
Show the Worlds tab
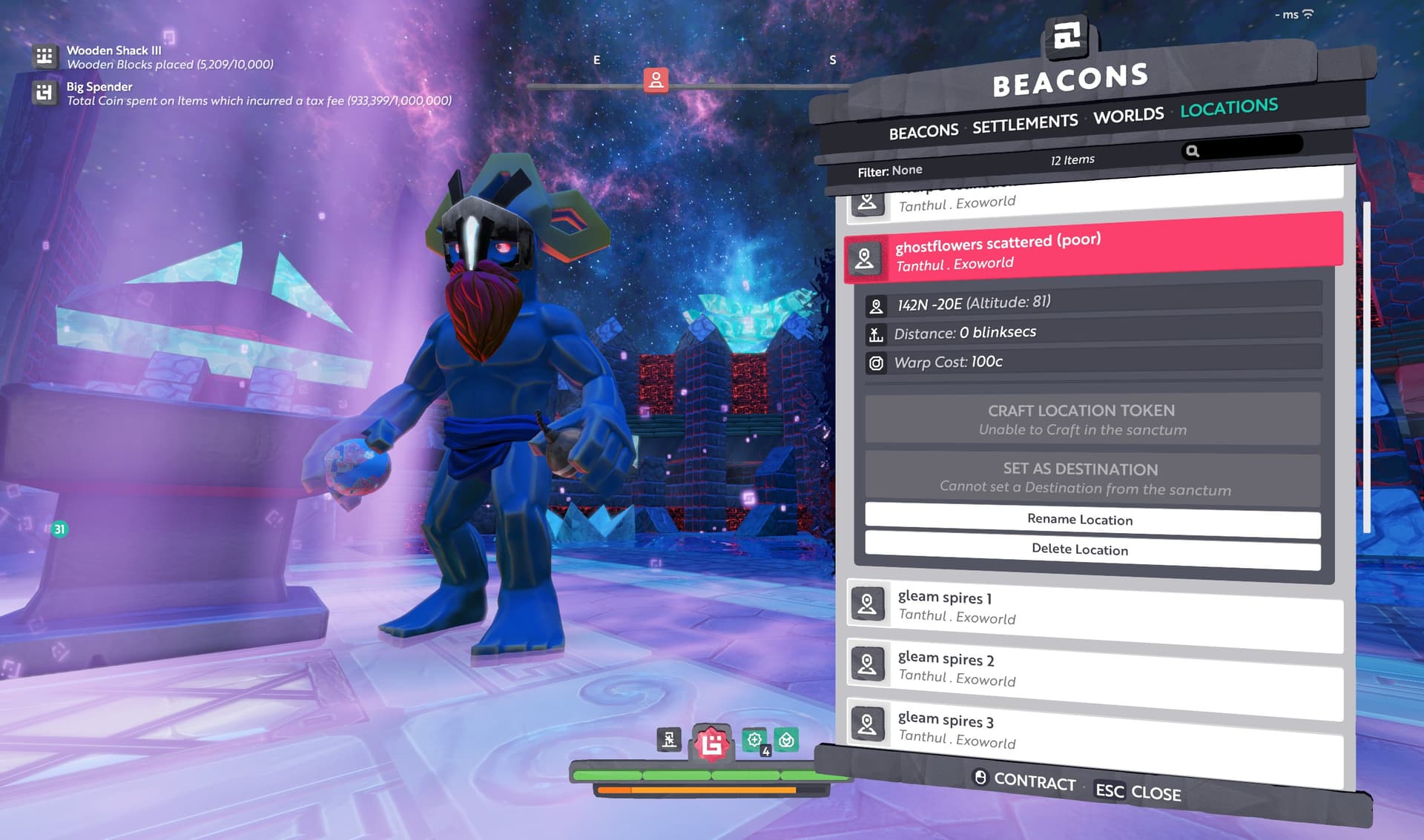tap(1128, 116)
